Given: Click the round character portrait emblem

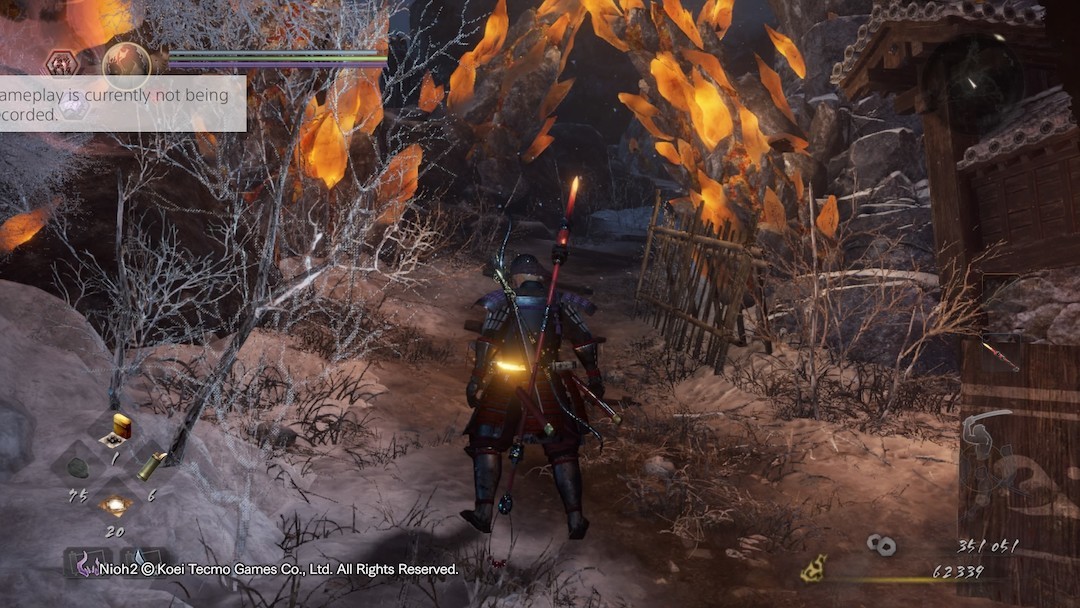Looking at the screenshot, I should pyautogui.click(x=127, y=65).
